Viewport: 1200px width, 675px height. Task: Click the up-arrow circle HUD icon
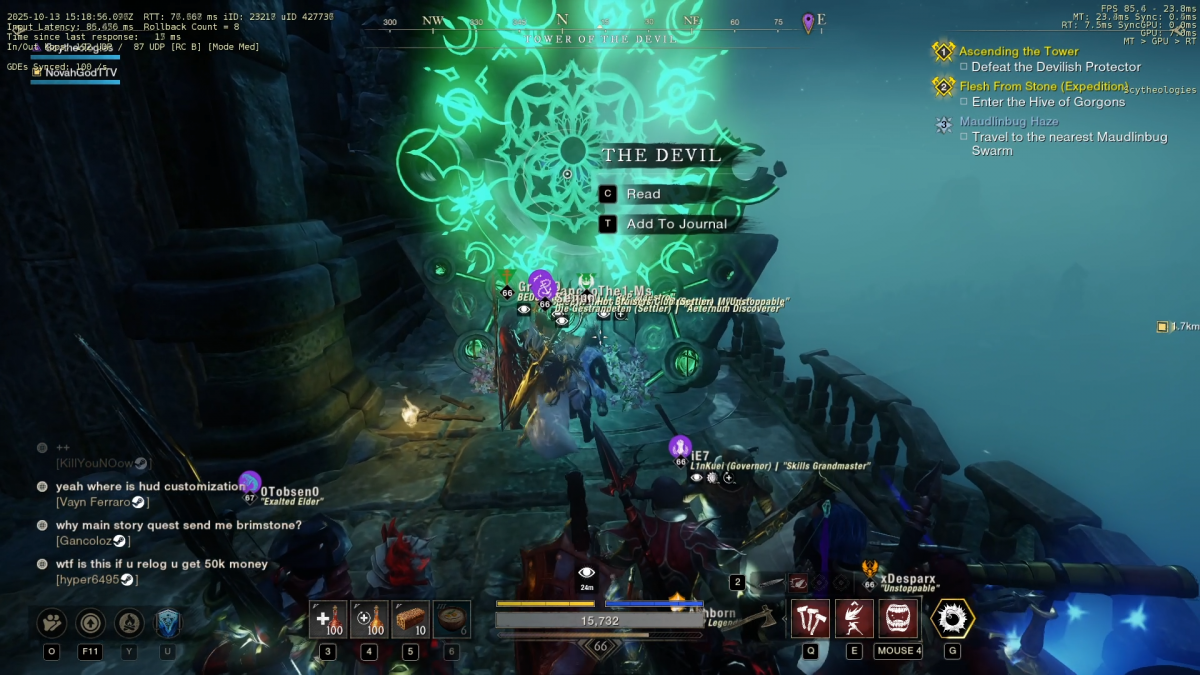tap(90, 623)
